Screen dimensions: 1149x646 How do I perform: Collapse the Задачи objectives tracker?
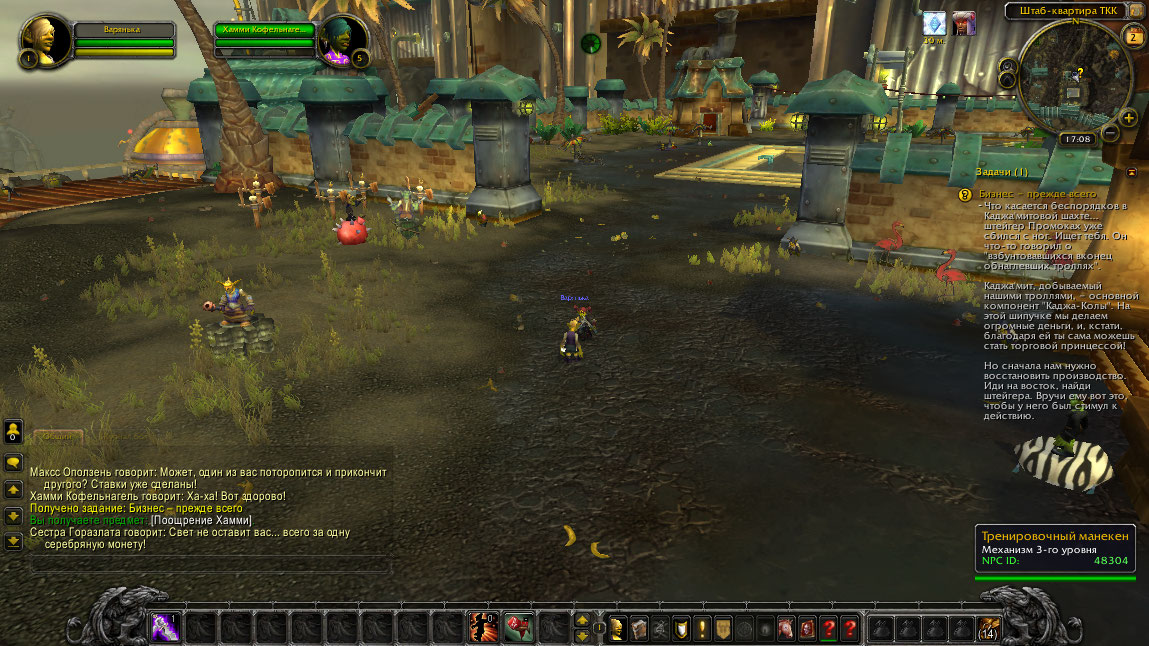[x=1131, y=172]
